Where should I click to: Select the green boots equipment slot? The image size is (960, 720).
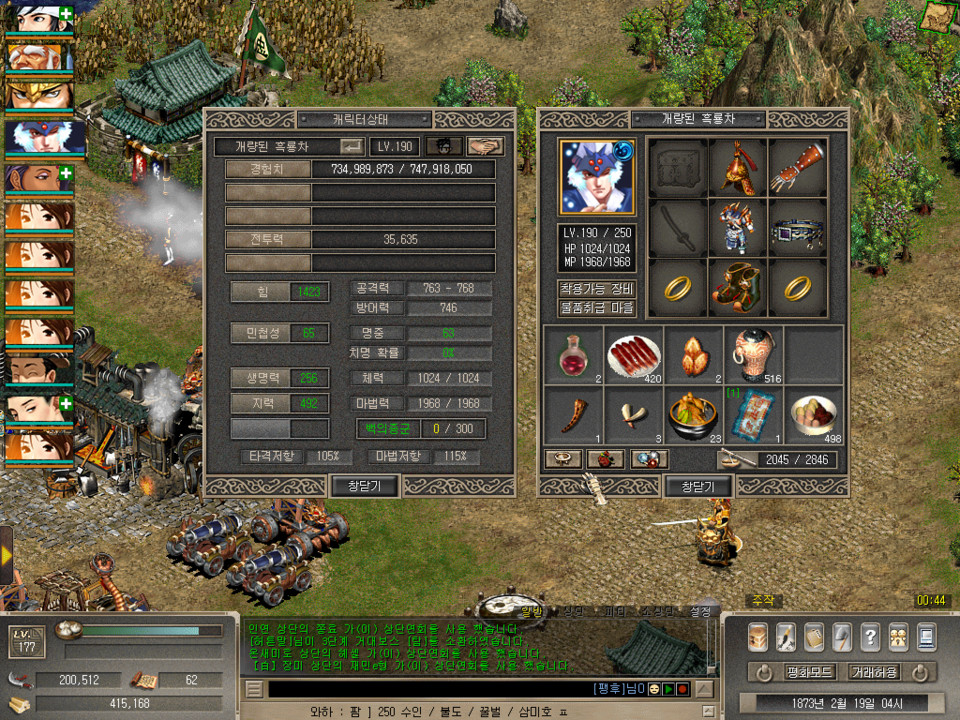[737, 288]
